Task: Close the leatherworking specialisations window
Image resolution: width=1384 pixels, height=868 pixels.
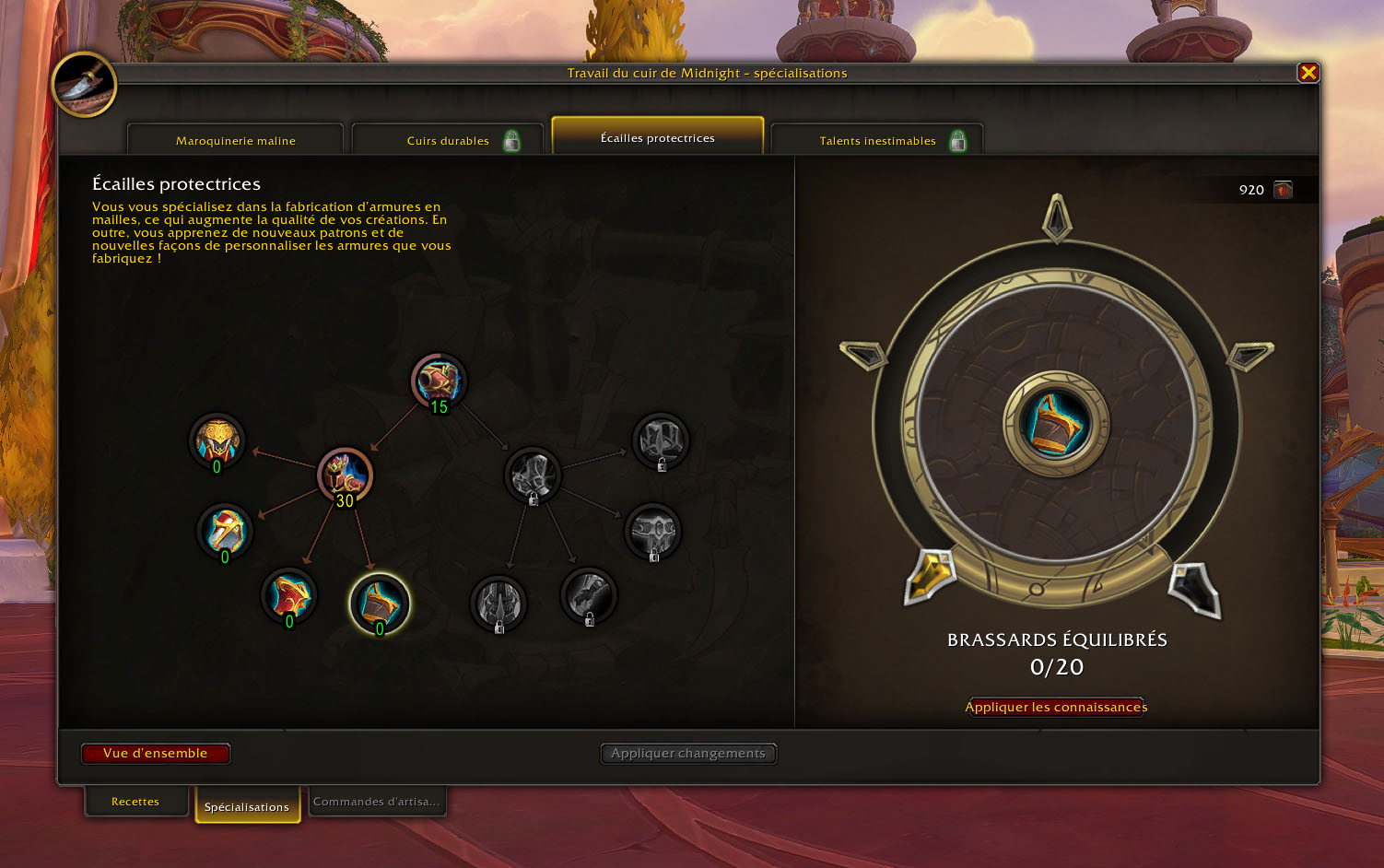Action: [1308, 73]
